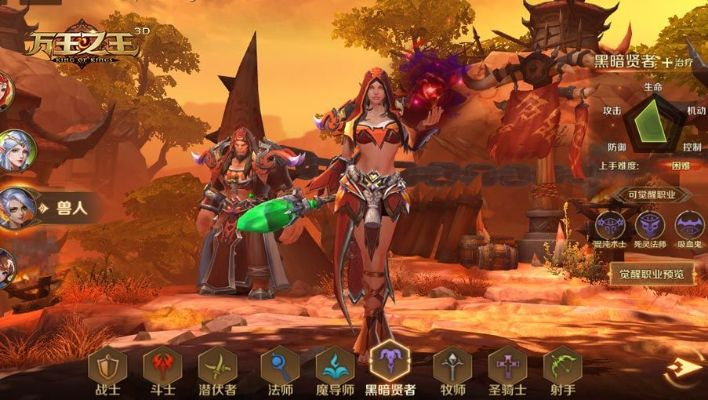Select the 法师 mage class
The image size is (708, 400).
click(279, 368)
